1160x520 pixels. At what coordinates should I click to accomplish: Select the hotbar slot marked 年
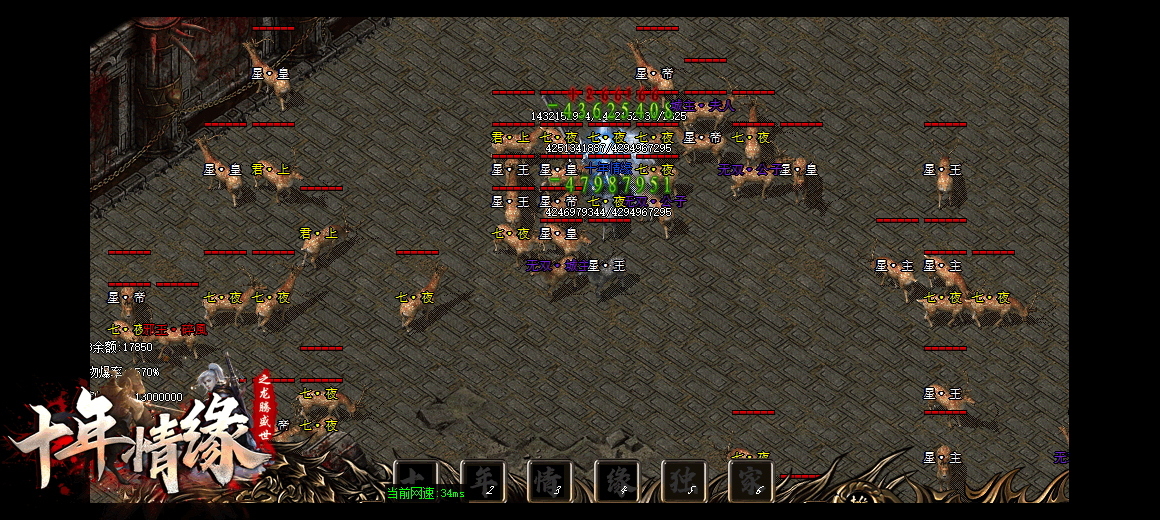tap(483, 479)
